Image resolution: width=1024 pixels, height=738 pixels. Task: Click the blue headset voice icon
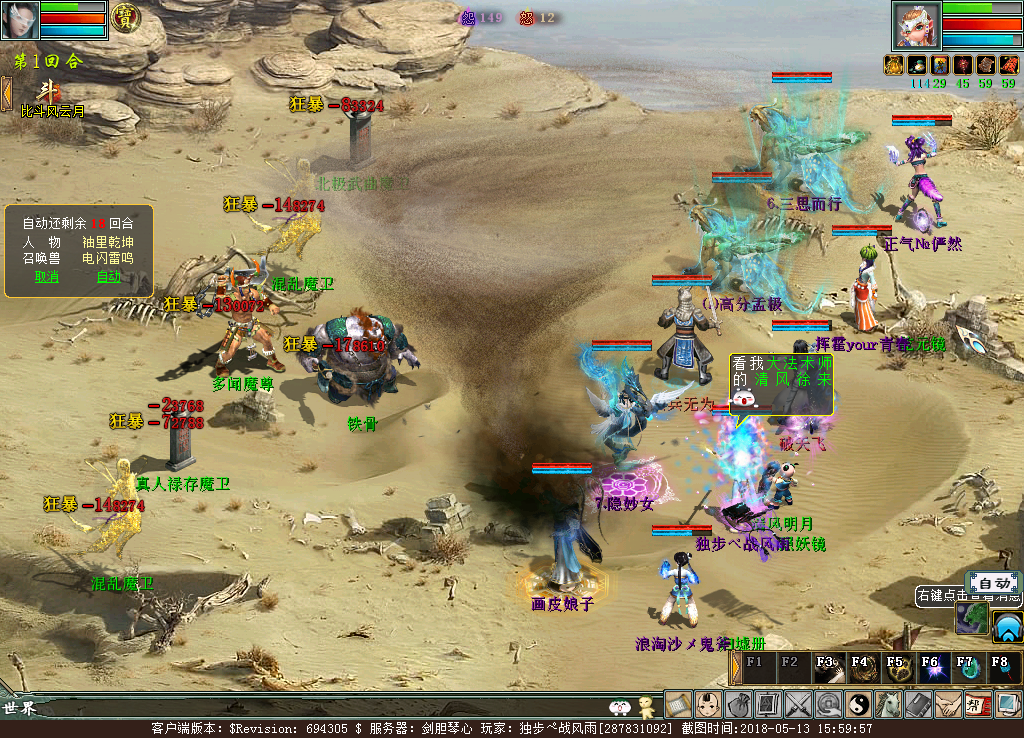[1007, 627]
